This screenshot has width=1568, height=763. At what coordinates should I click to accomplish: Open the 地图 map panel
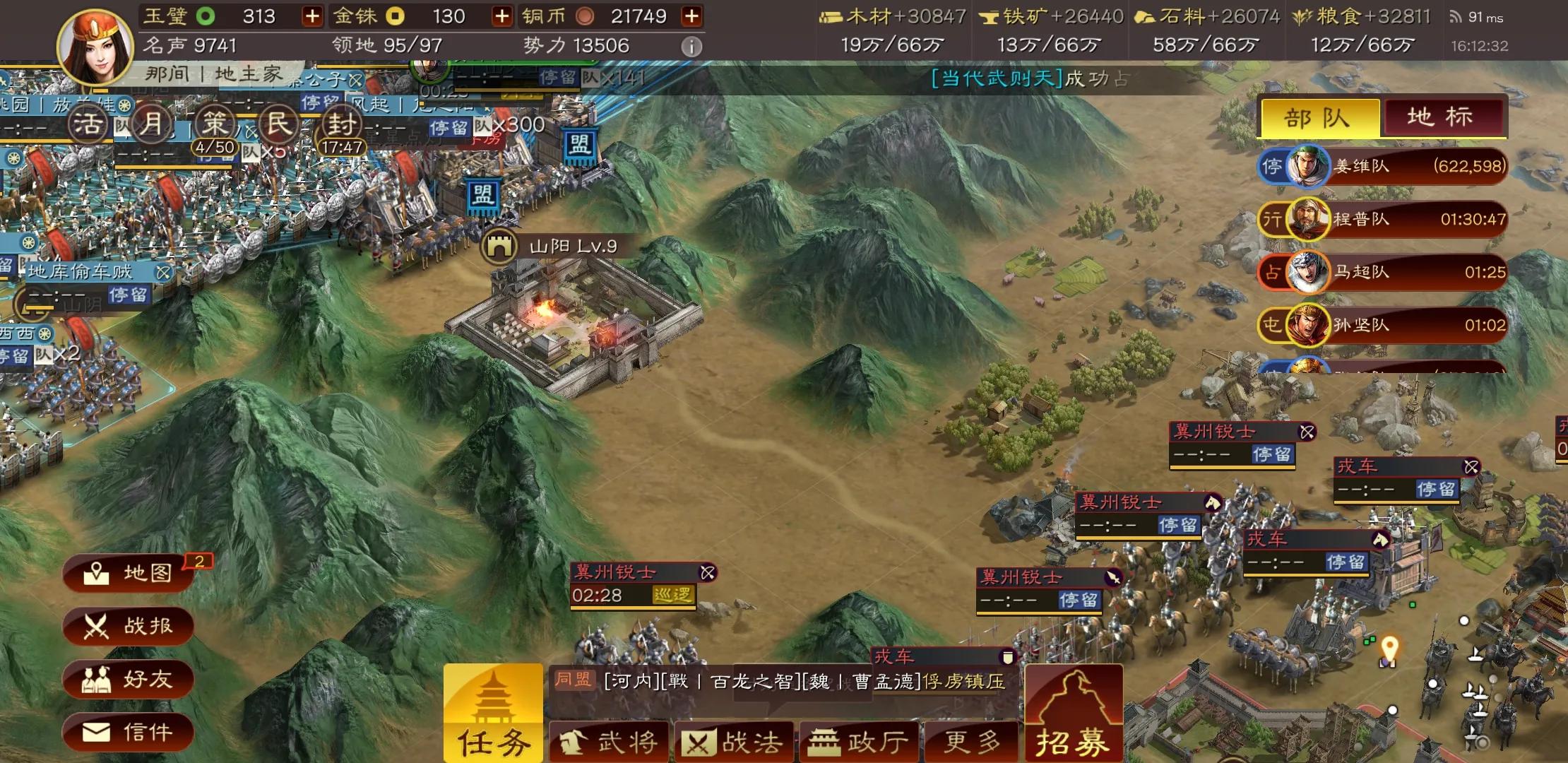pyautogui.click(x=129, y=574)
